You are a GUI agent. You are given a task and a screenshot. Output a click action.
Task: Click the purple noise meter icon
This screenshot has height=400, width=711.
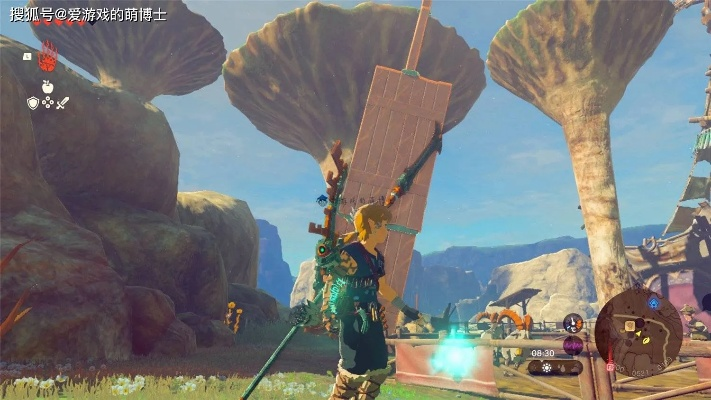[x=573, y=345]
